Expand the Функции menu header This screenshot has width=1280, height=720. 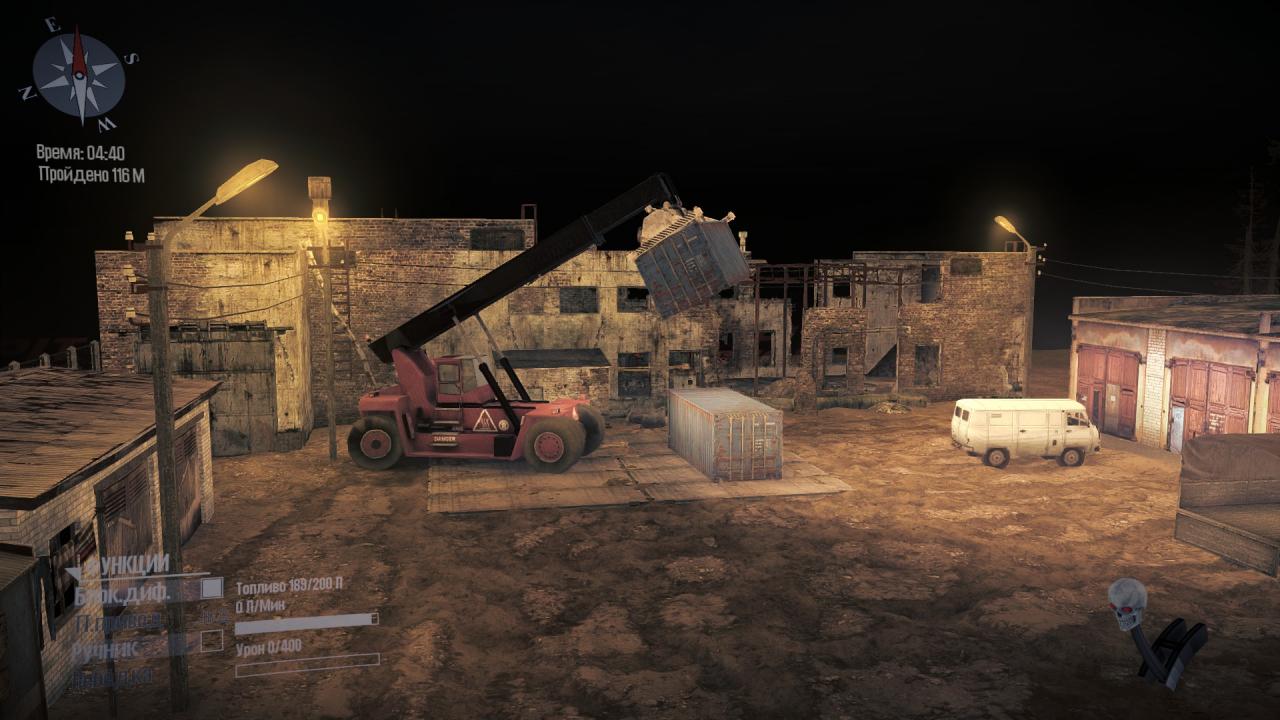click(x=120, y=566)
